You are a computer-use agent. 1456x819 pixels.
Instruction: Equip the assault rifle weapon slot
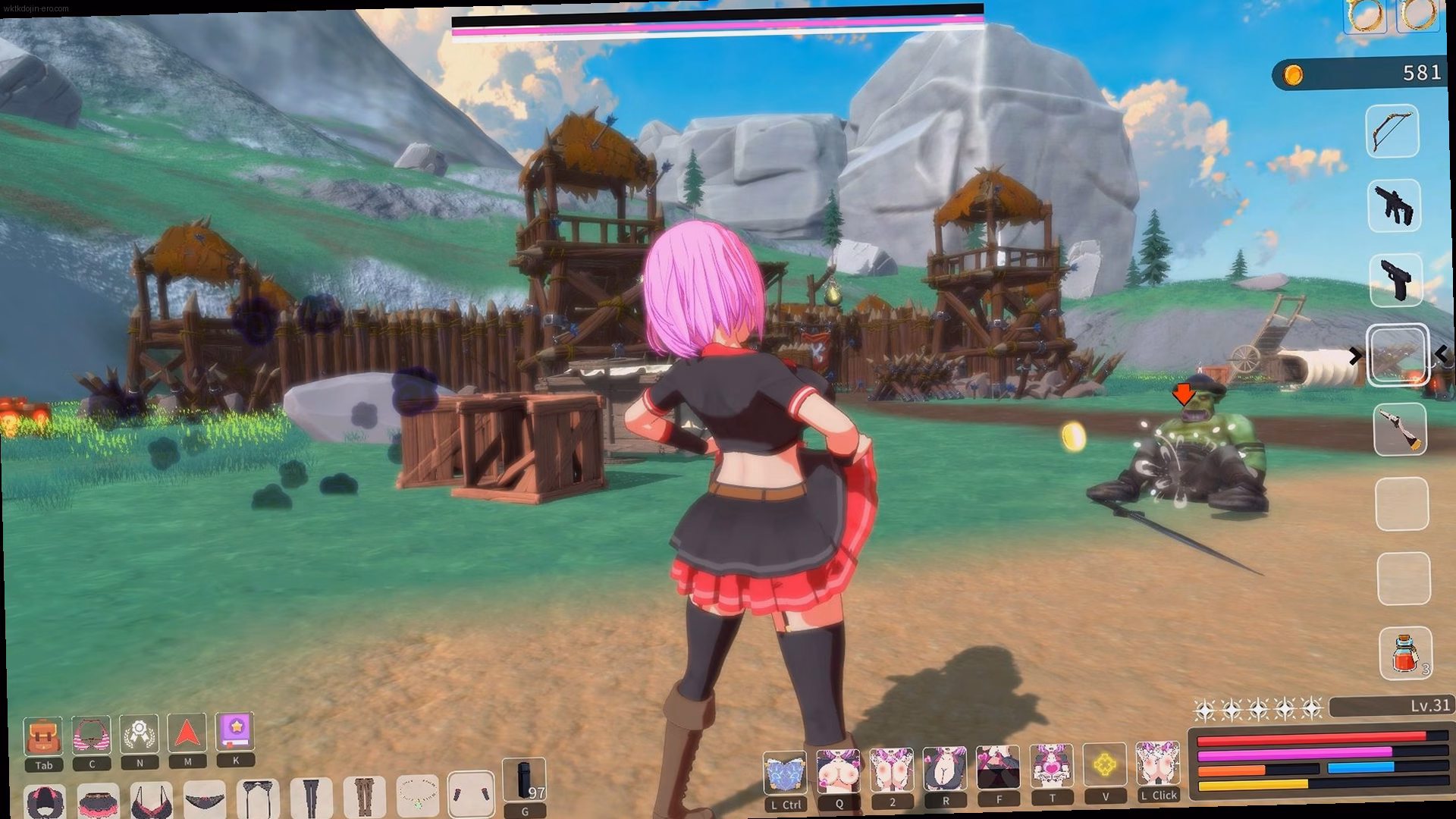1395,205
